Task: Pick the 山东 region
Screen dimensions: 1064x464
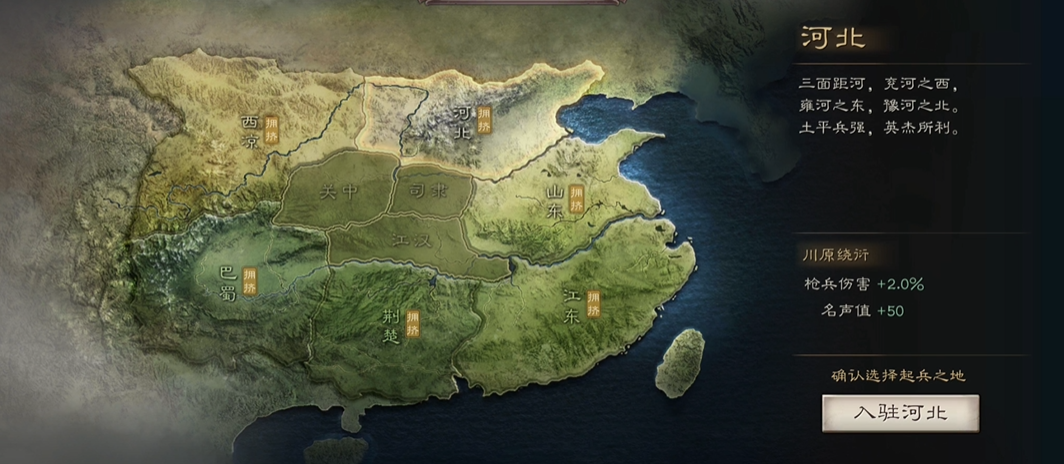Action: pos(556,200)
